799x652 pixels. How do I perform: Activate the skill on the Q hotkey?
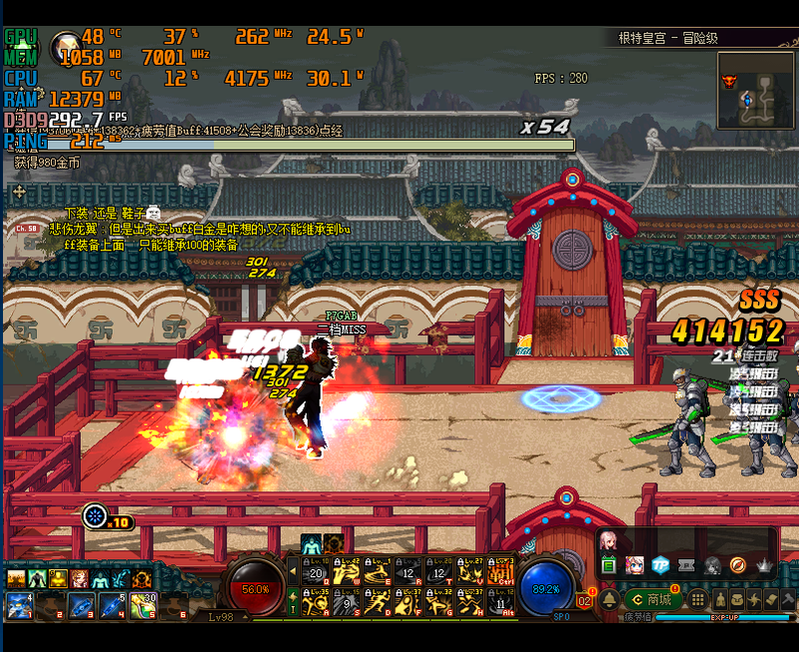[316, 572]
